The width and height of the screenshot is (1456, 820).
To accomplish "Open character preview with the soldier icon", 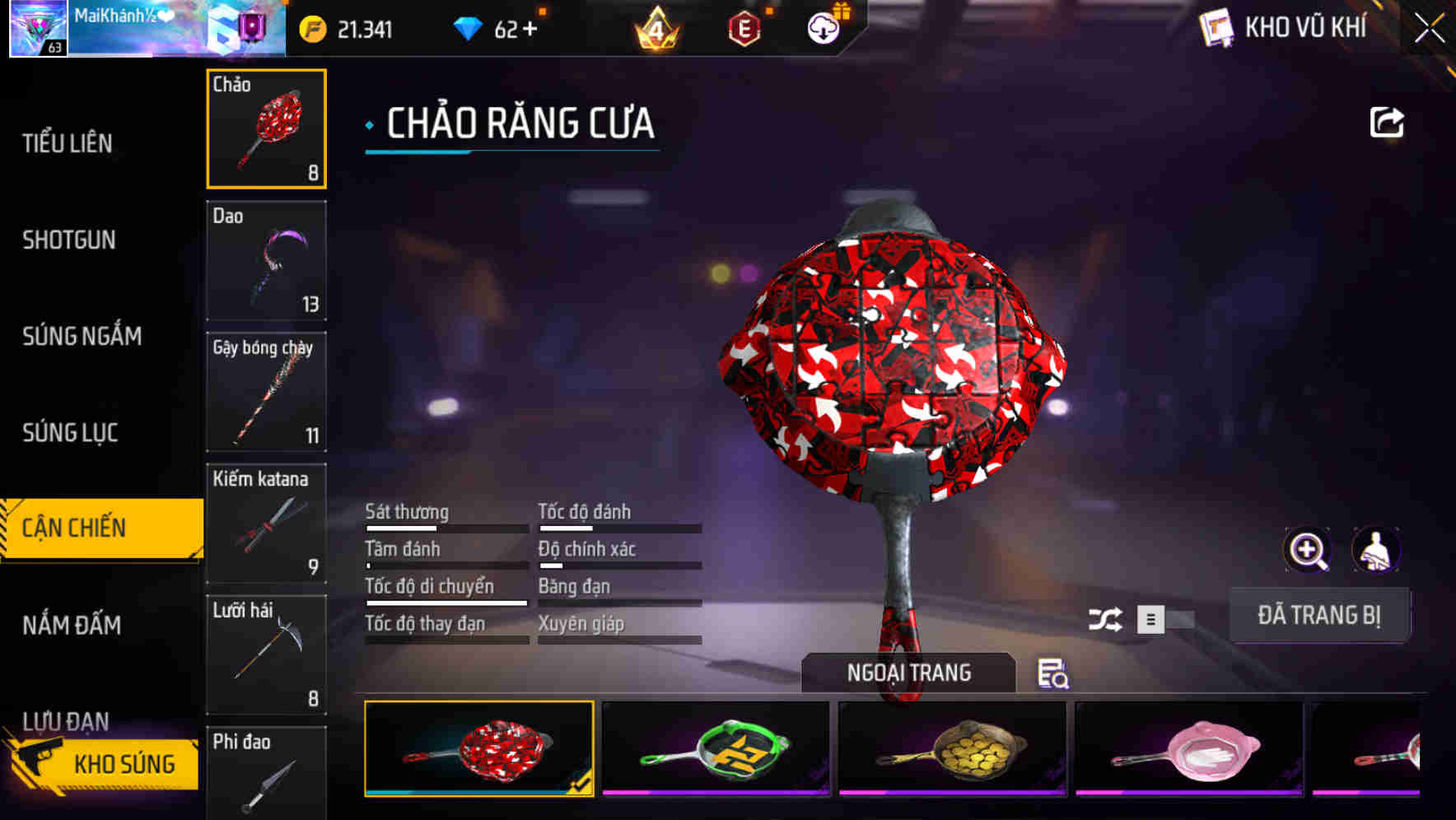I will click(1374, 550).
